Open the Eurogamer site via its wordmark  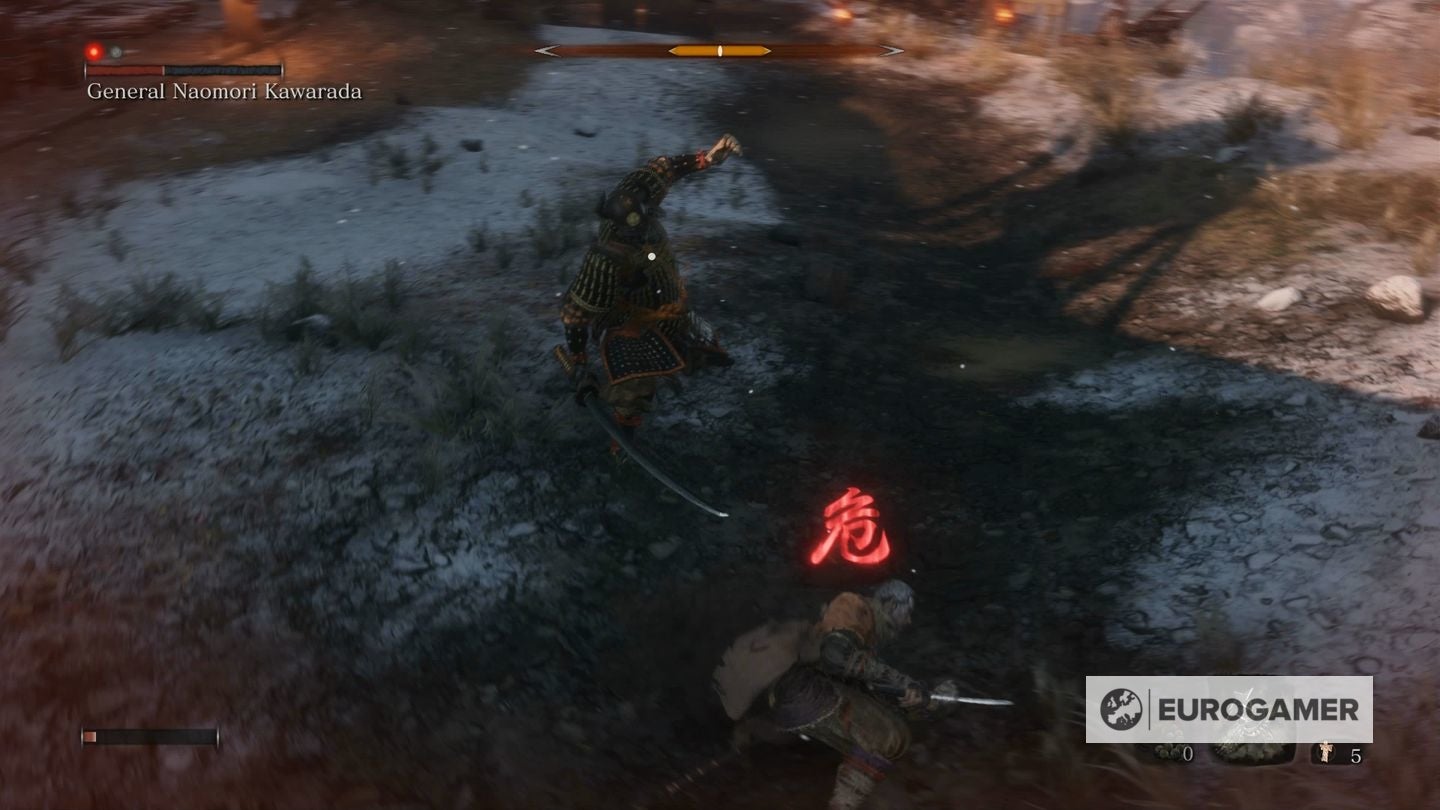pyautogui.click(x=1255, y=708)
